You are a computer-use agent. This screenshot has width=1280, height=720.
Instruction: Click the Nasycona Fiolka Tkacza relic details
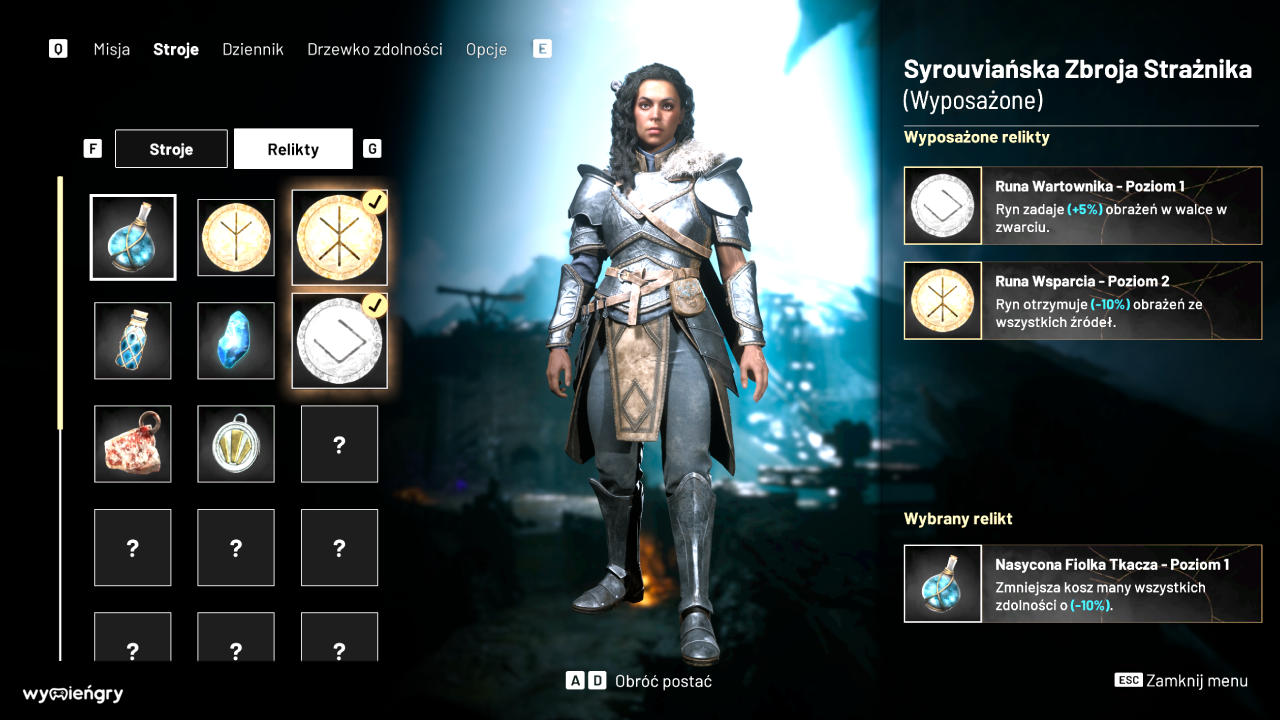1083,584
